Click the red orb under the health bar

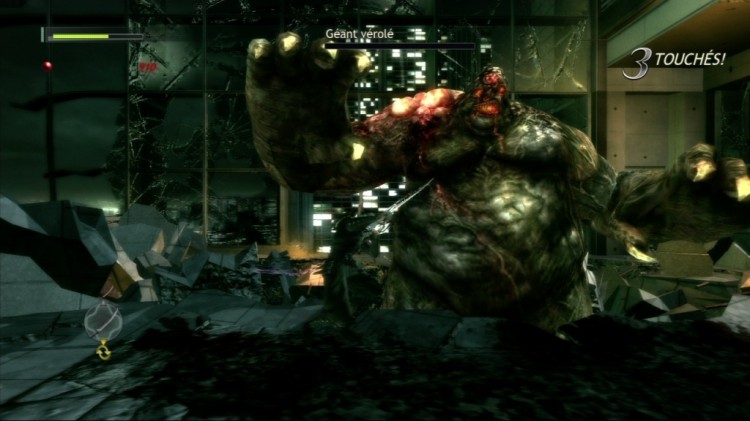click(x=47, y=66)
